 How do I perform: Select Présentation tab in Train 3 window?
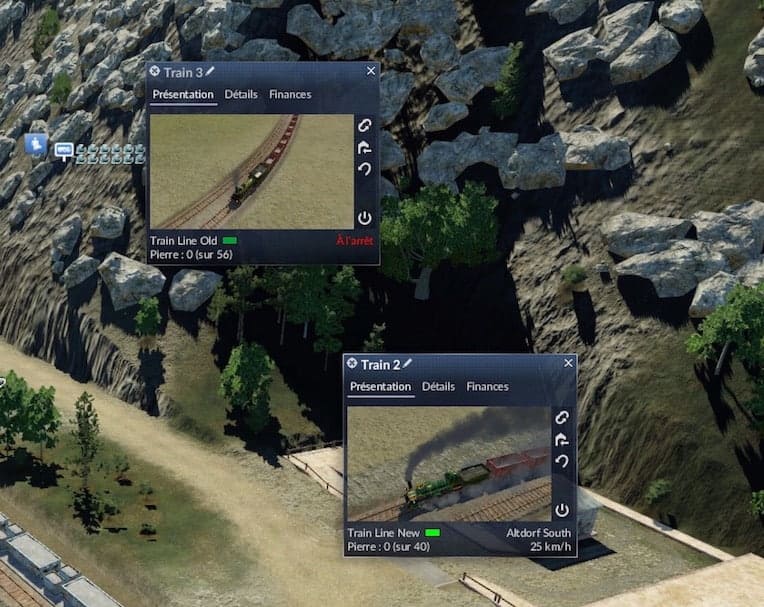(183, 95)
